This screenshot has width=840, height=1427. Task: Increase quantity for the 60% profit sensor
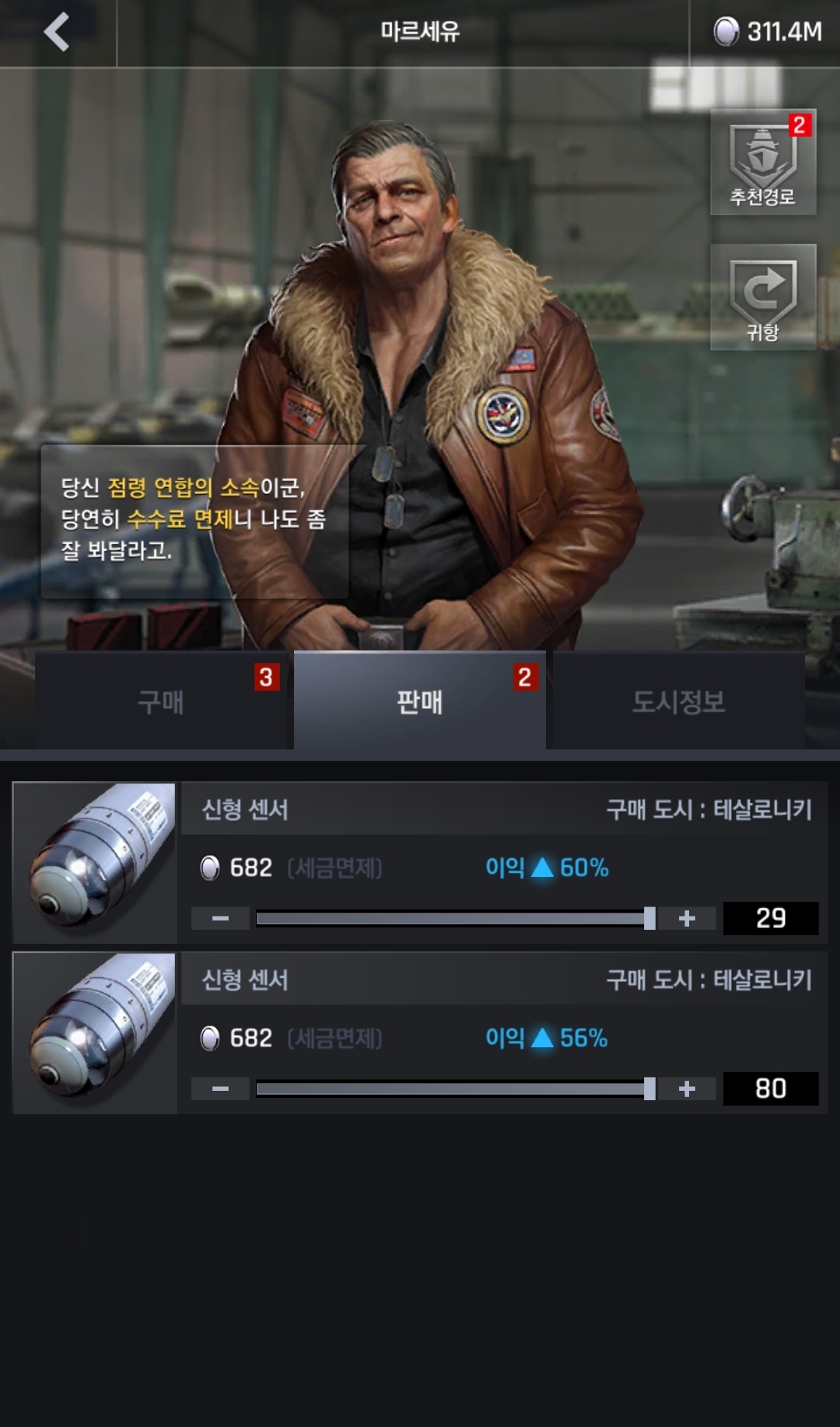coord(687,919)
